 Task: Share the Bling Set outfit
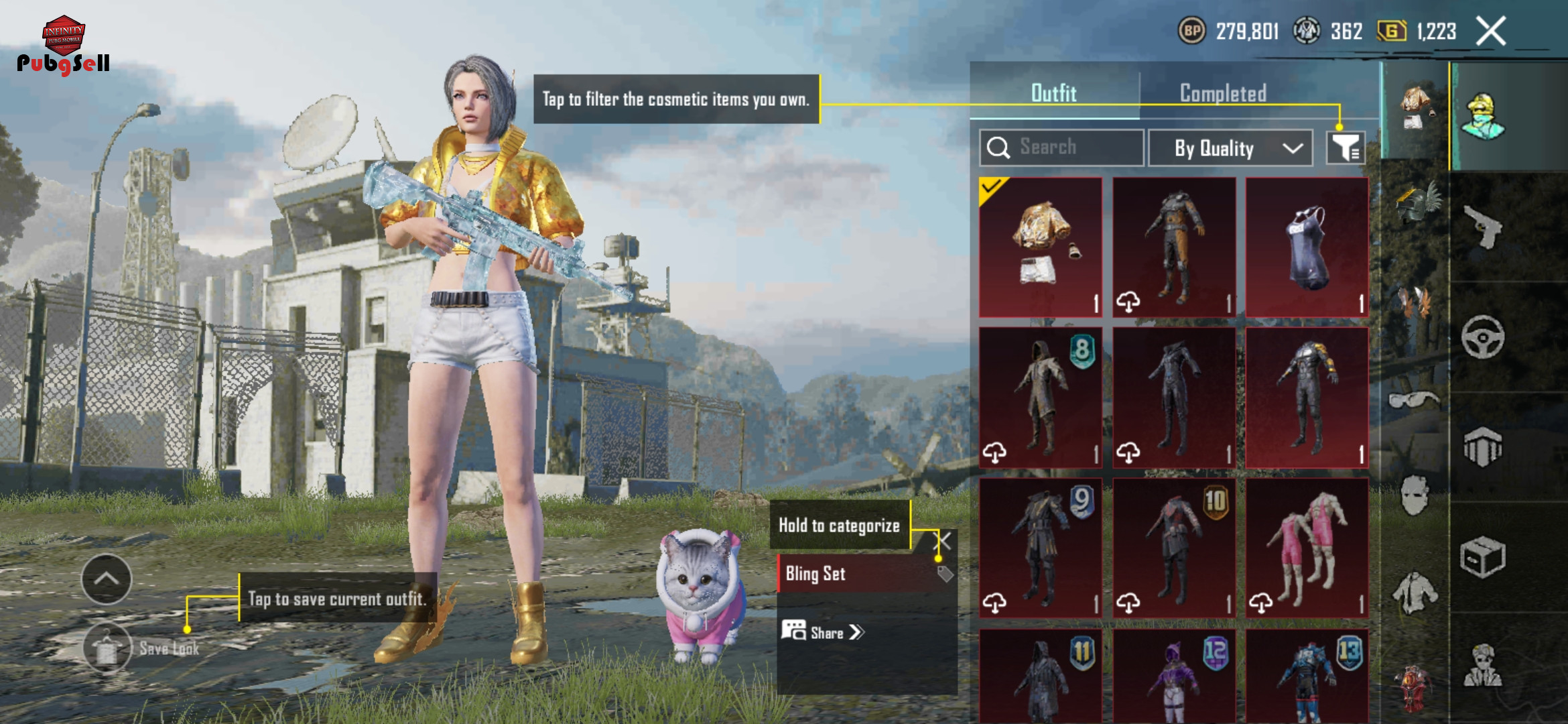coord(824,632)
